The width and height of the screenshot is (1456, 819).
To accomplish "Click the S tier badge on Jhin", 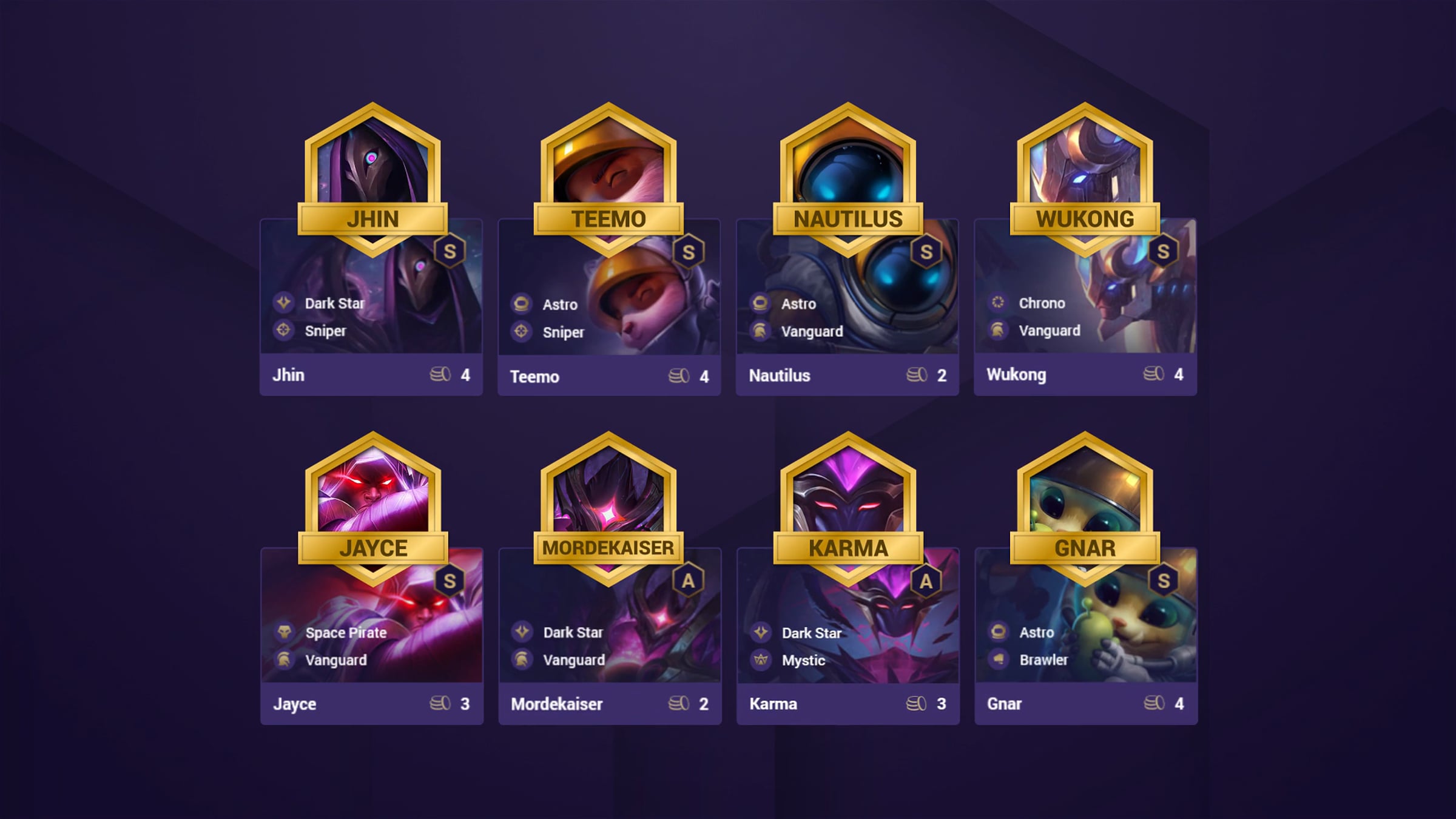I will tap(450, 251).
